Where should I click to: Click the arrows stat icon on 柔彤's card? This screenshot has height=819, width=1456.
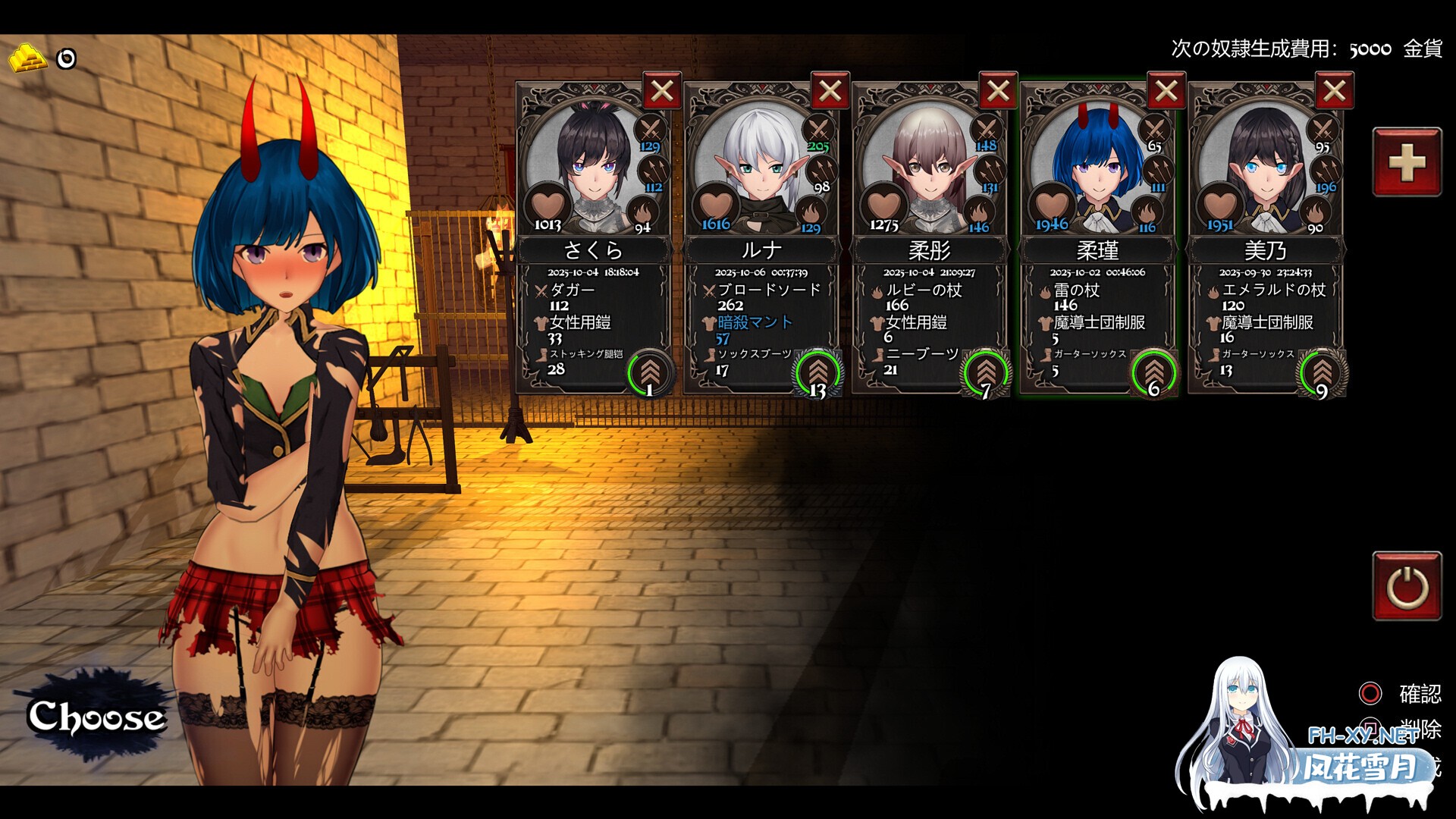pyautogui.click(x=990, y=168)
